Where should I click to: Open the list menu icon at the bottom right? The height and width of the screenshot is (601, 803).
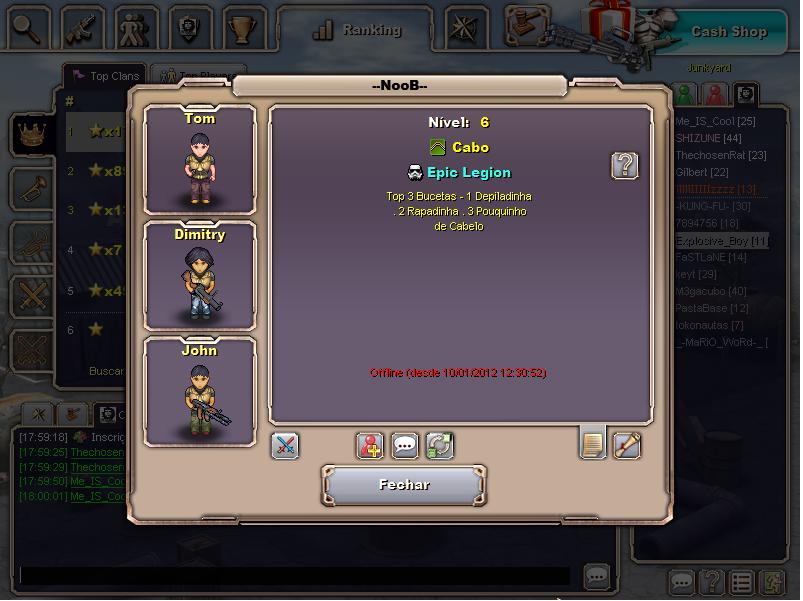741,582
